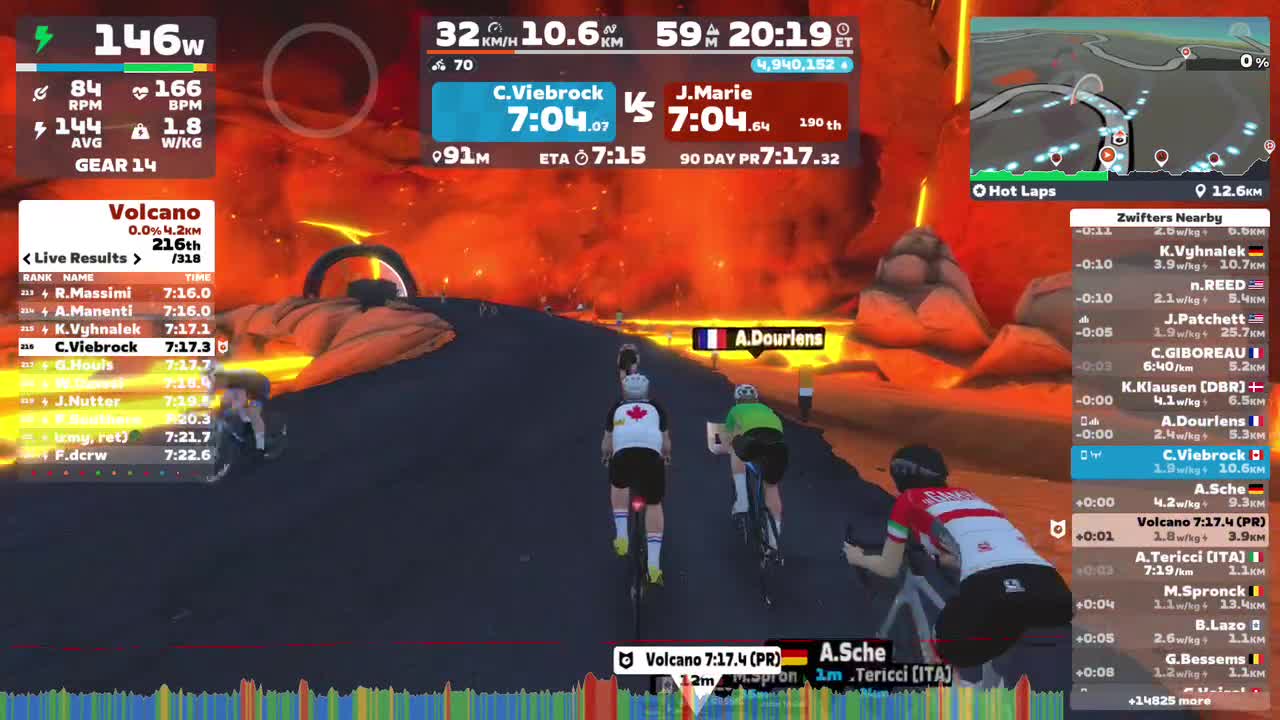Toggle the lock icon beside 1.8 W/KG
1280x720 pixels.
(139, 128)
